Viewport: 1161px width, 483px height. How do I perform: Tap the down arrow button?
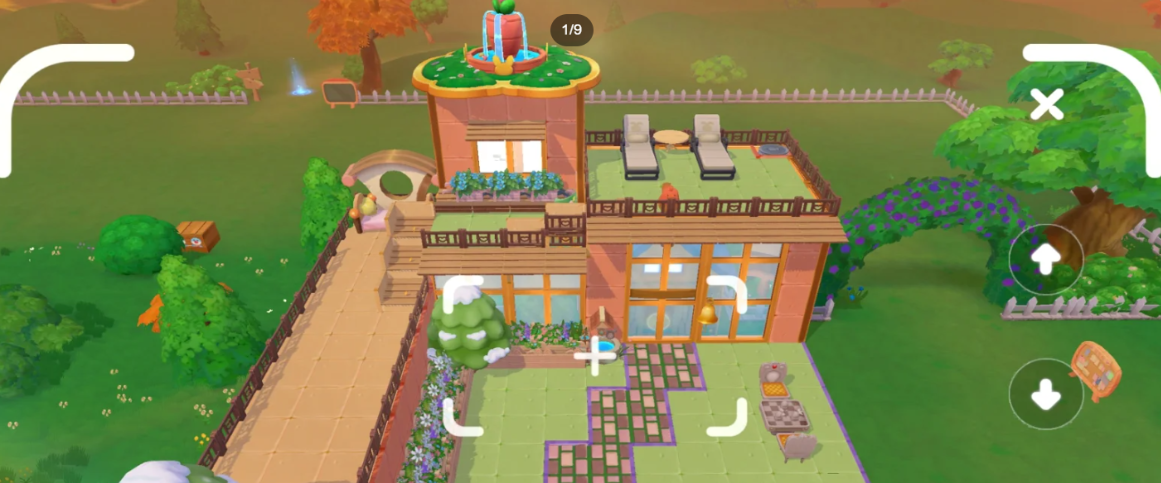[x=1046, y=394]
